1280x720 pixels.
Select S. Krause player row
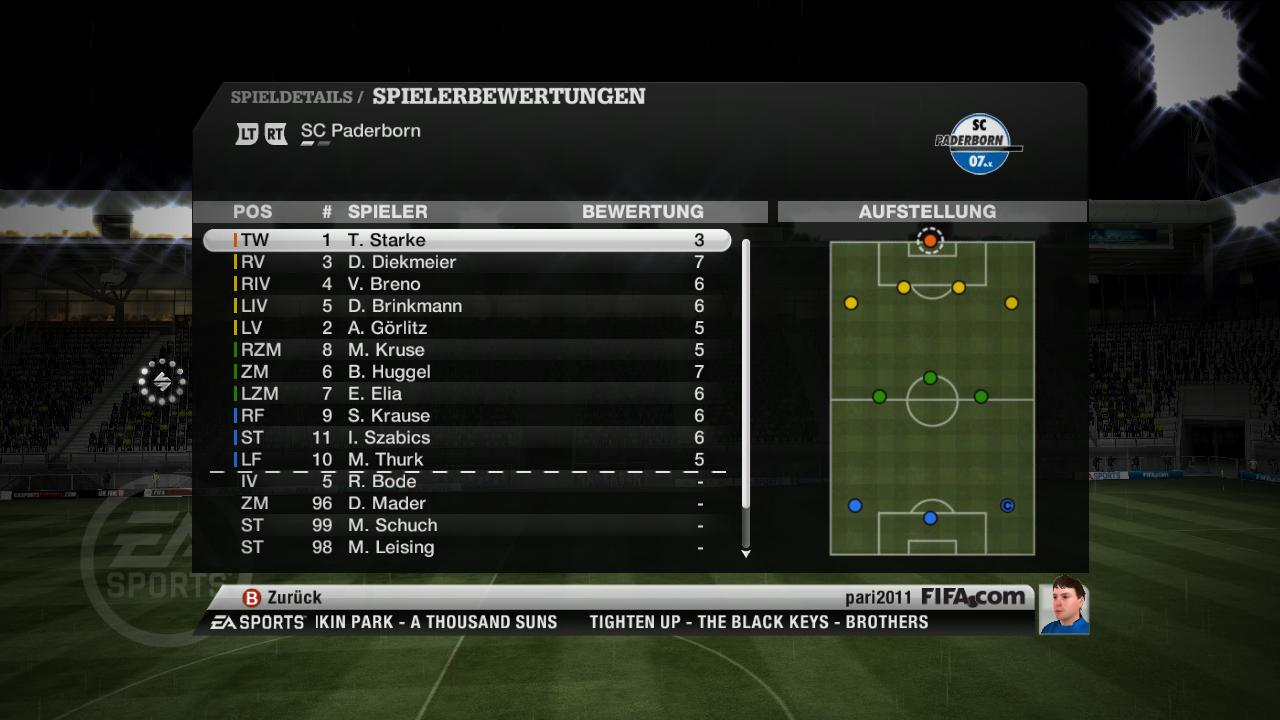pos(467,416)
